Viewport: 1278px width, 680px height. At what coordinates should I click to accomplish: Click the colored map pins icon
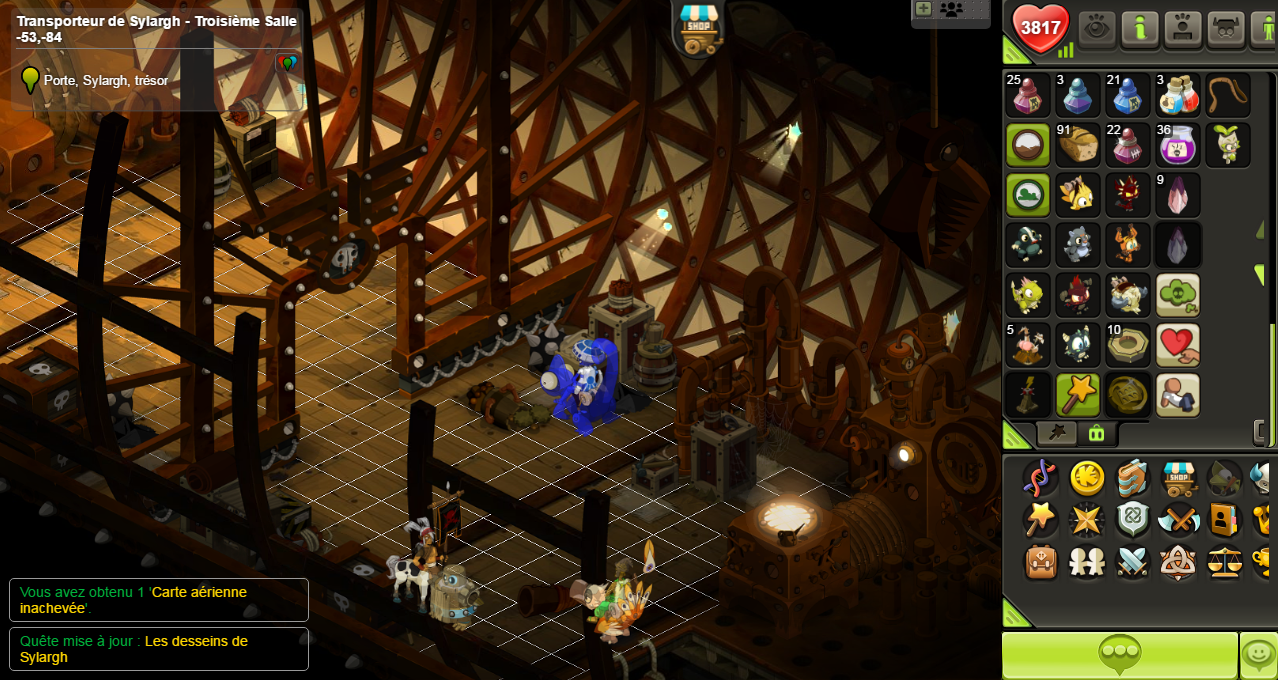pos(288,65)
